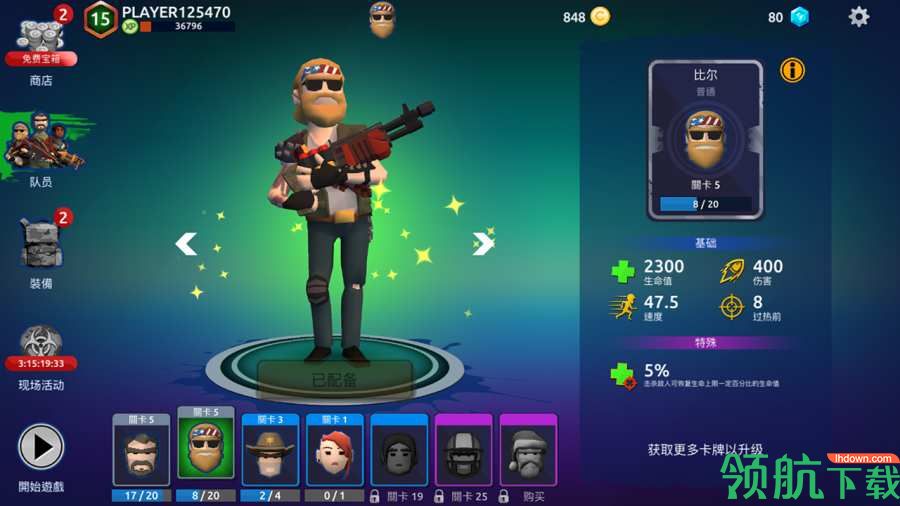This screenshot has height=506, width=900.
Task: Switch to previous character with left arrow
Action: click(186, 243)
